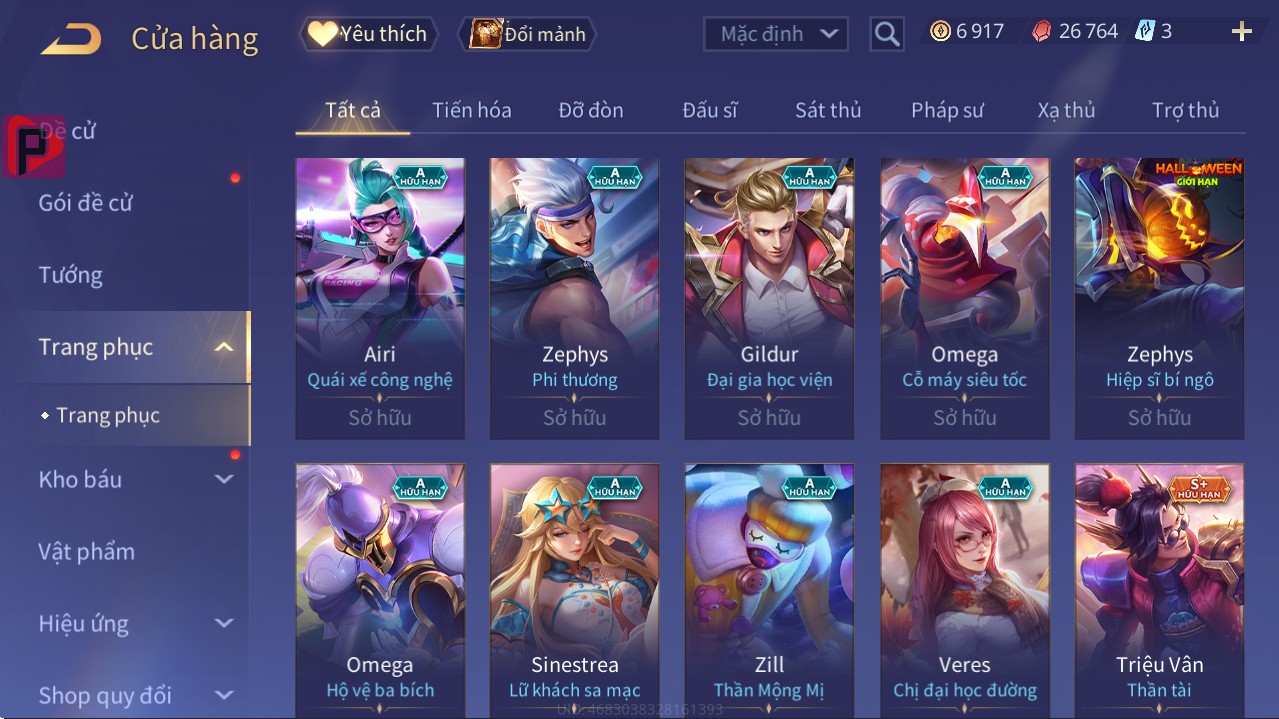Switch to the Đỡ đòn tab

point(590,110)
